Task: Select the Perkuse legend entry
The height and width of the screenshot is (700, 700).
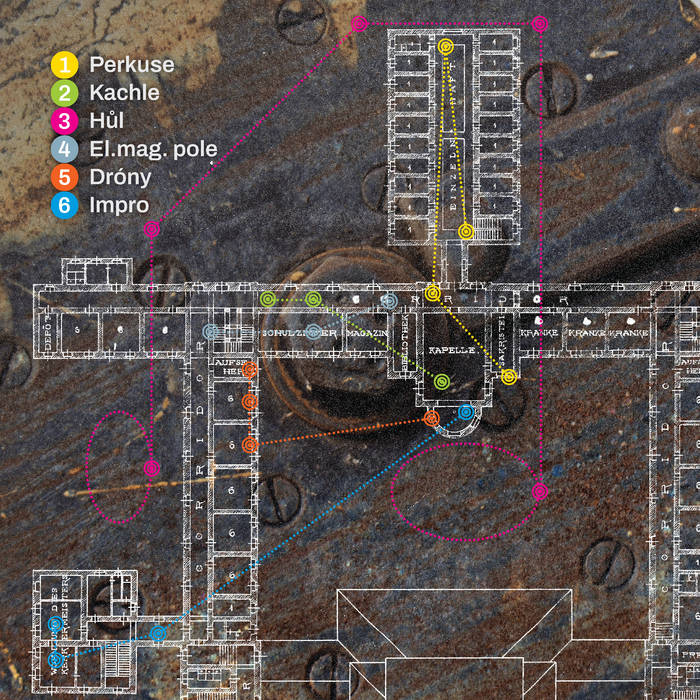Action: pyautogui.click(x=113, y=65)
